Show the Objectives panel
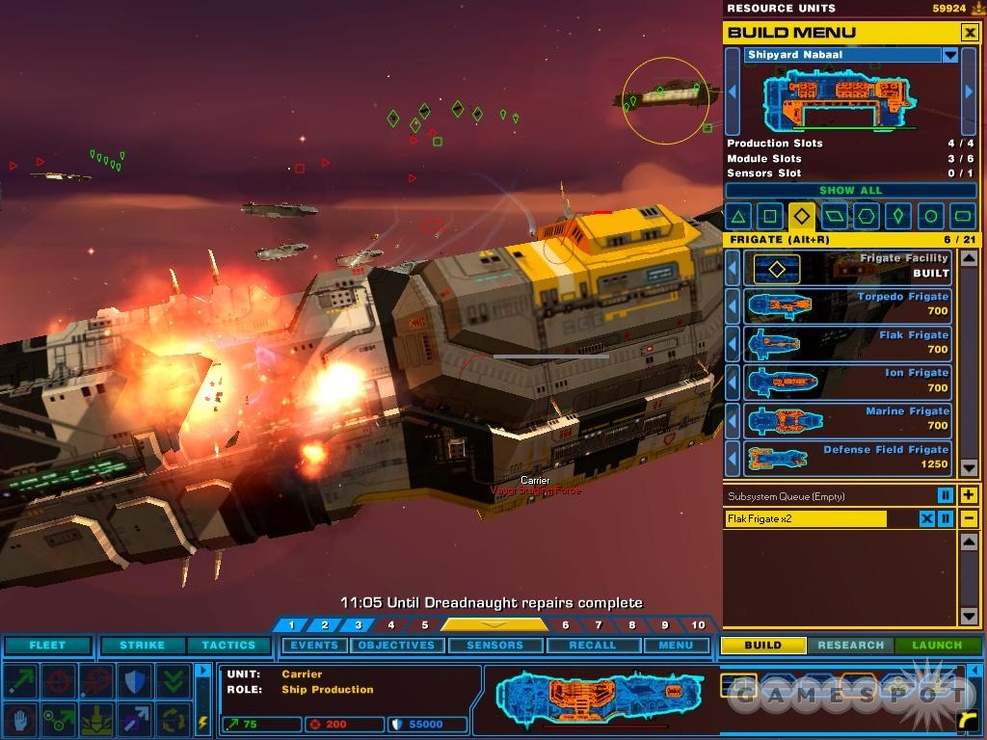 click(396, 645)
